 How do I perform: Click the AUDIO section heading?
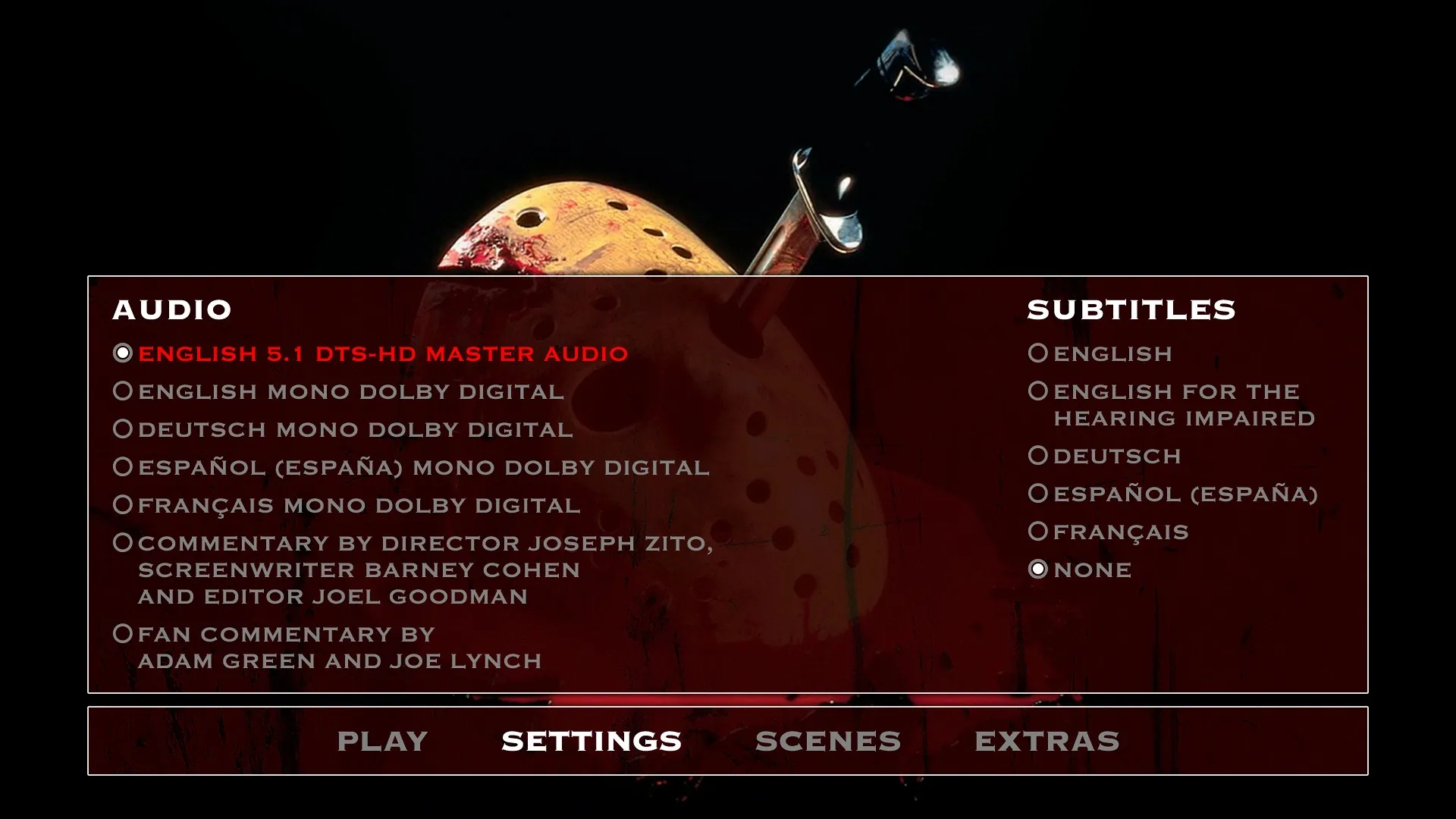(172, 309)
